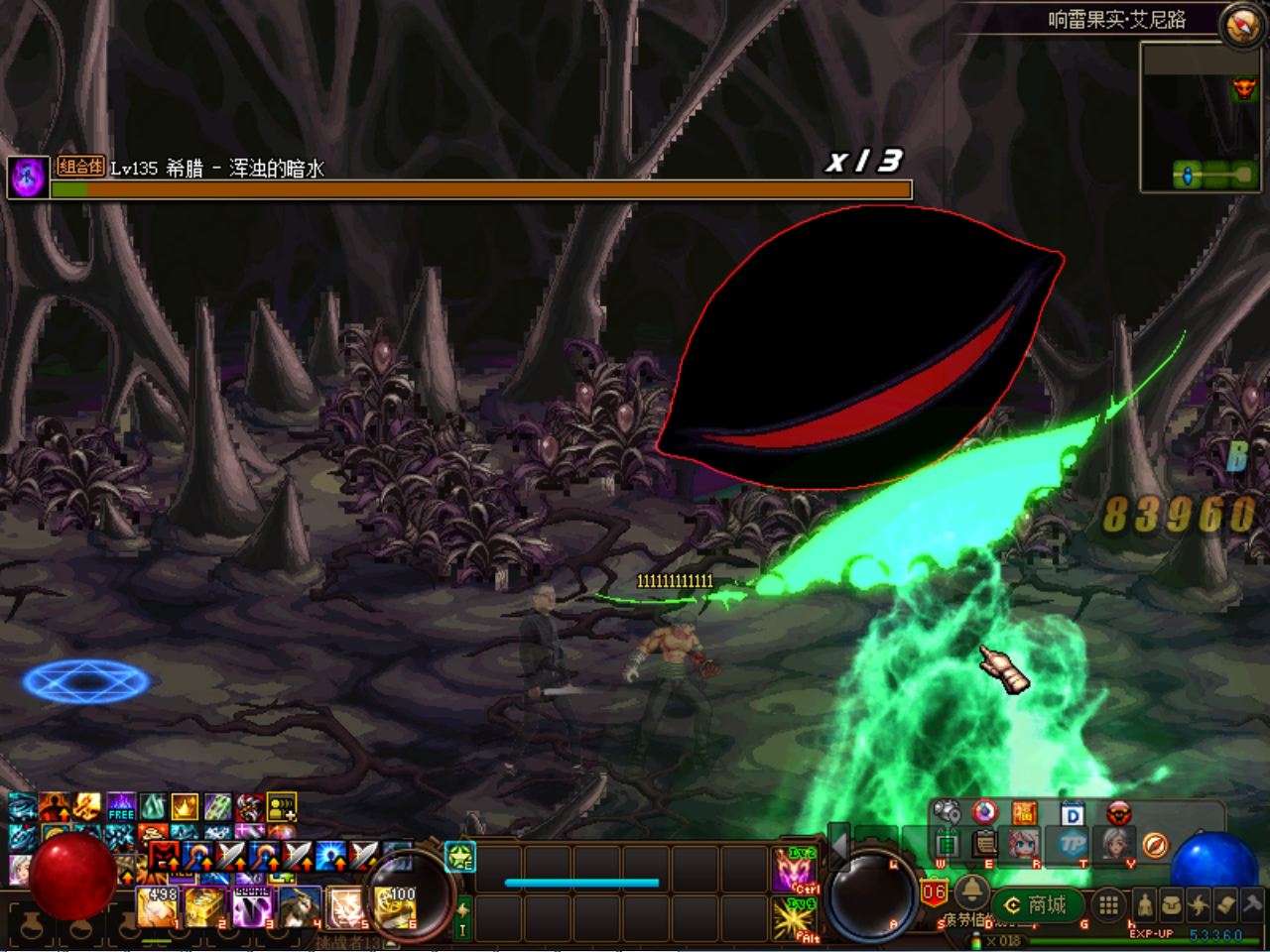This screenshot has width=1270, height=952.
Task: Click the purple FREE buff icon
Action: pyautogui.click(x=121, y=806)
